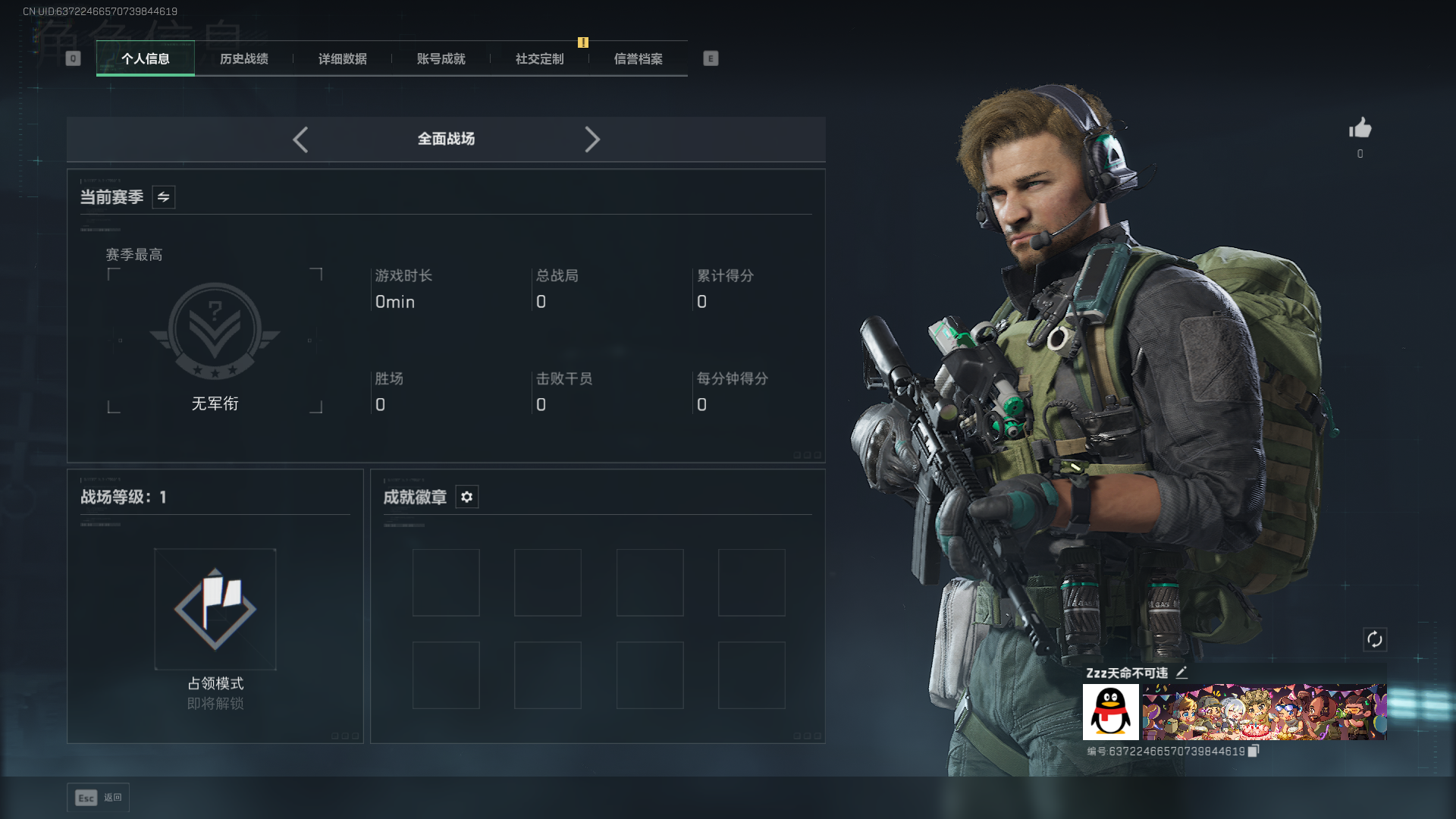The height and width of the screenshot is (819, 1456).
Task: Click the left arrow beside 全面战场
Action: (300, 140)
